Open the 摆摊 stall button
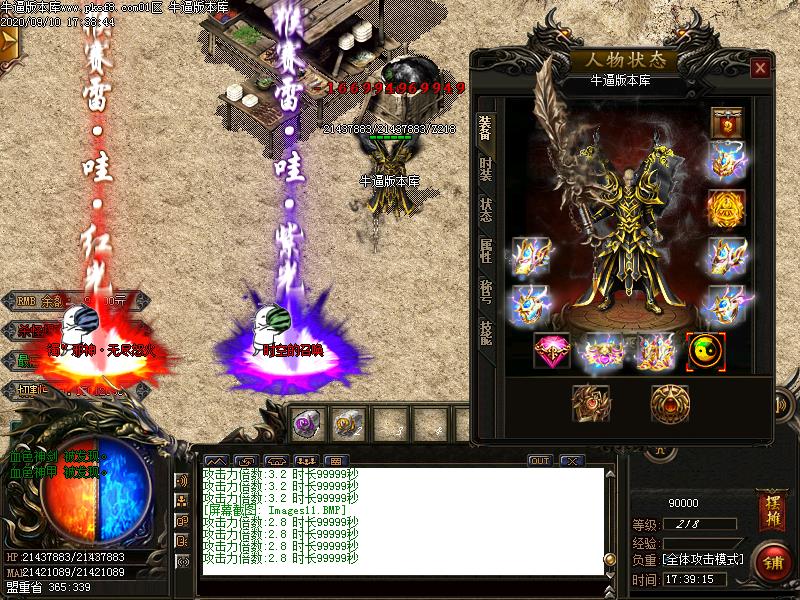 click(x=771, y=505)
